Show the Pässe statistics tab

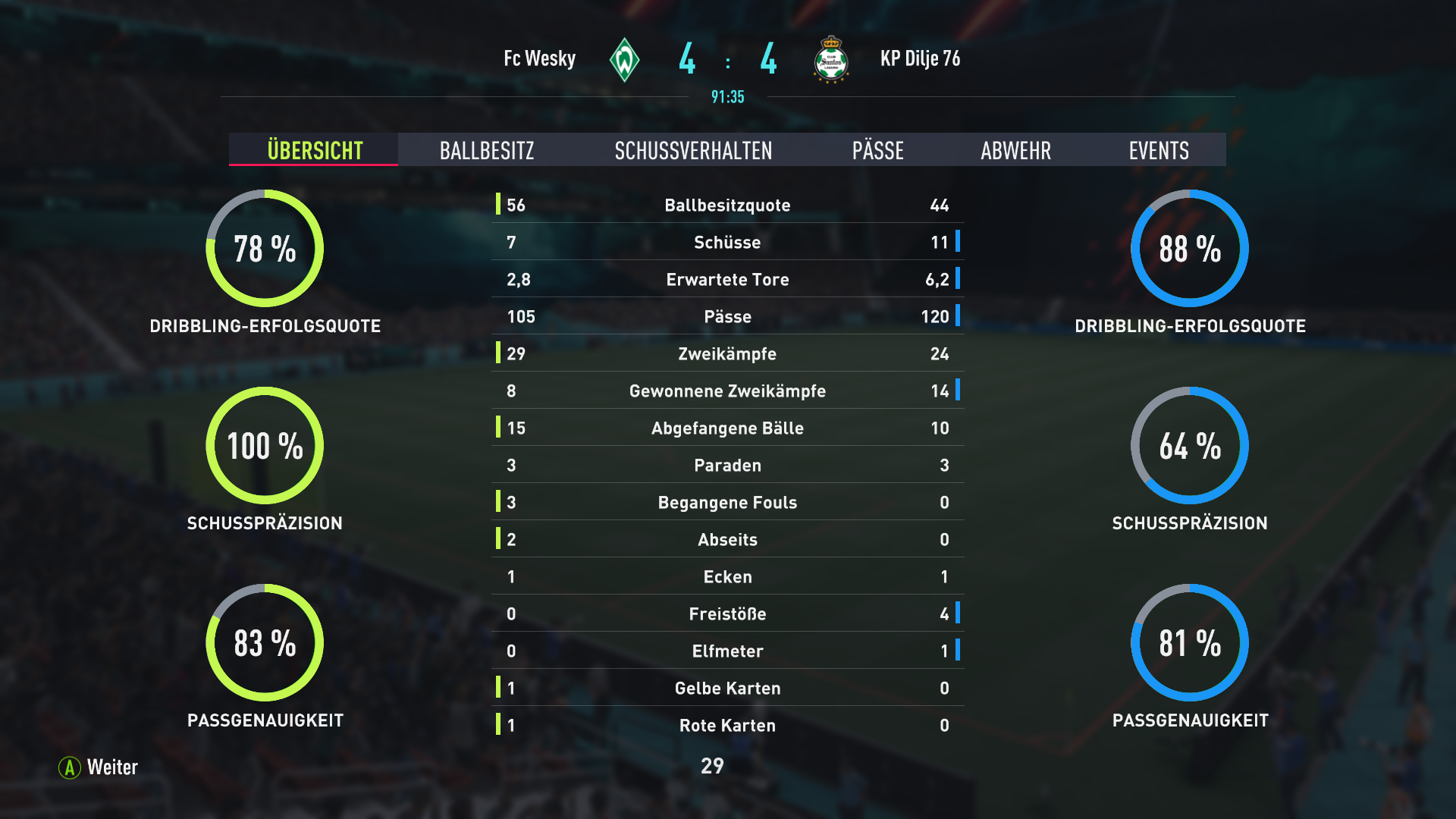877,150
